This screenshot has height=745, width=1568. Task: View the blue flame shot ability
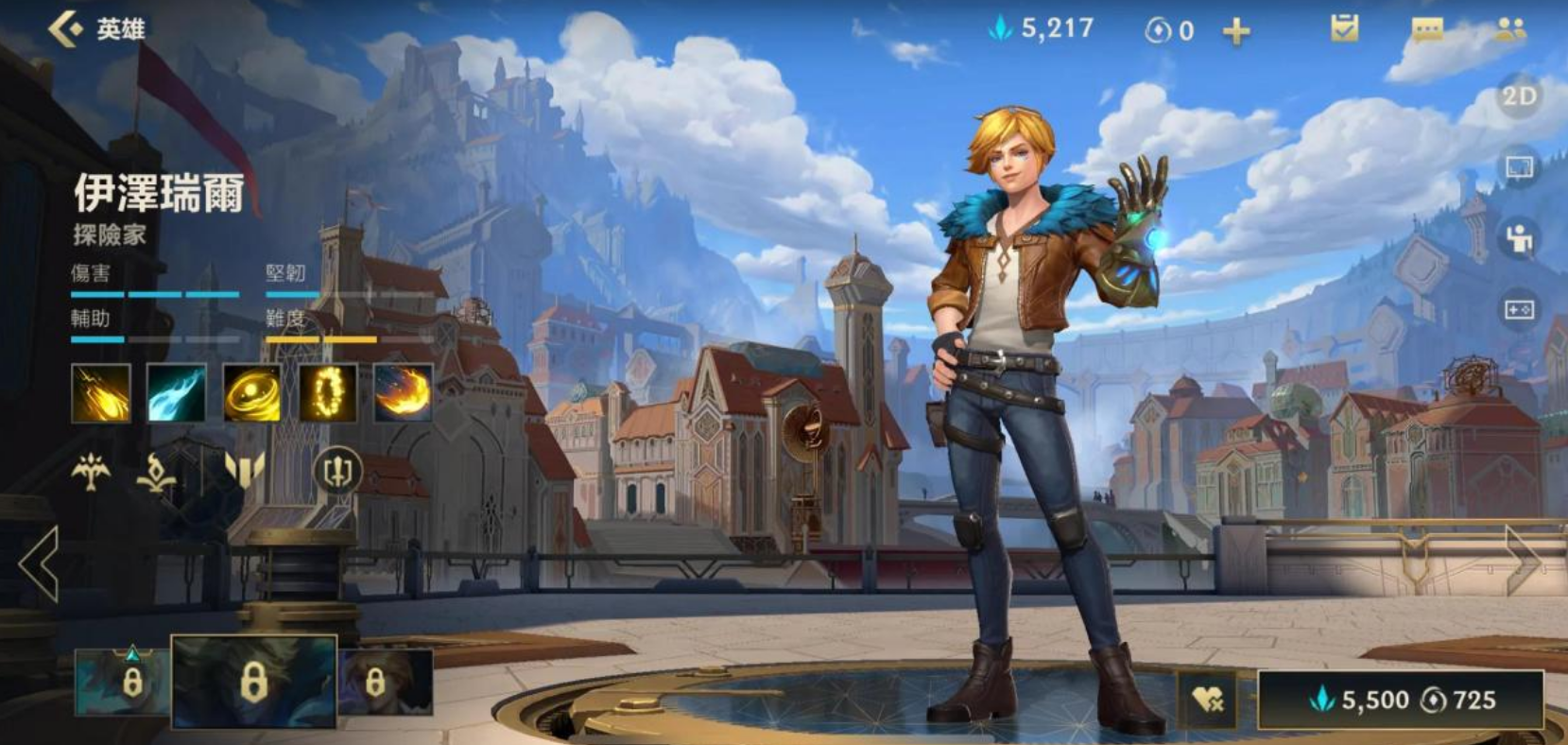tap(177, 393)
